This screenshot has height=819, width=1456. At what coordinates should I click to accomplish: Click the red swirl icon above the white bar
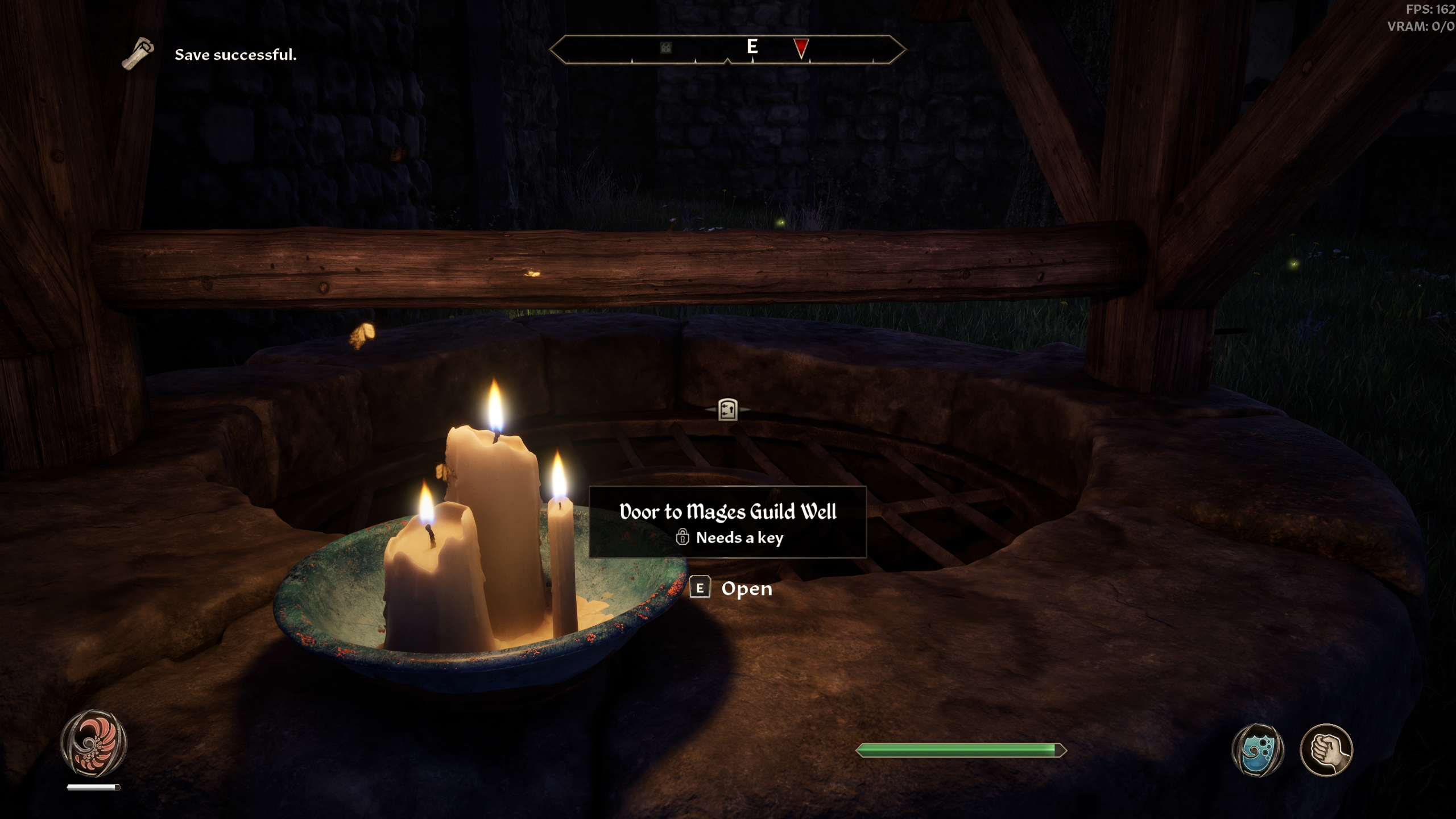click(93, 743)
